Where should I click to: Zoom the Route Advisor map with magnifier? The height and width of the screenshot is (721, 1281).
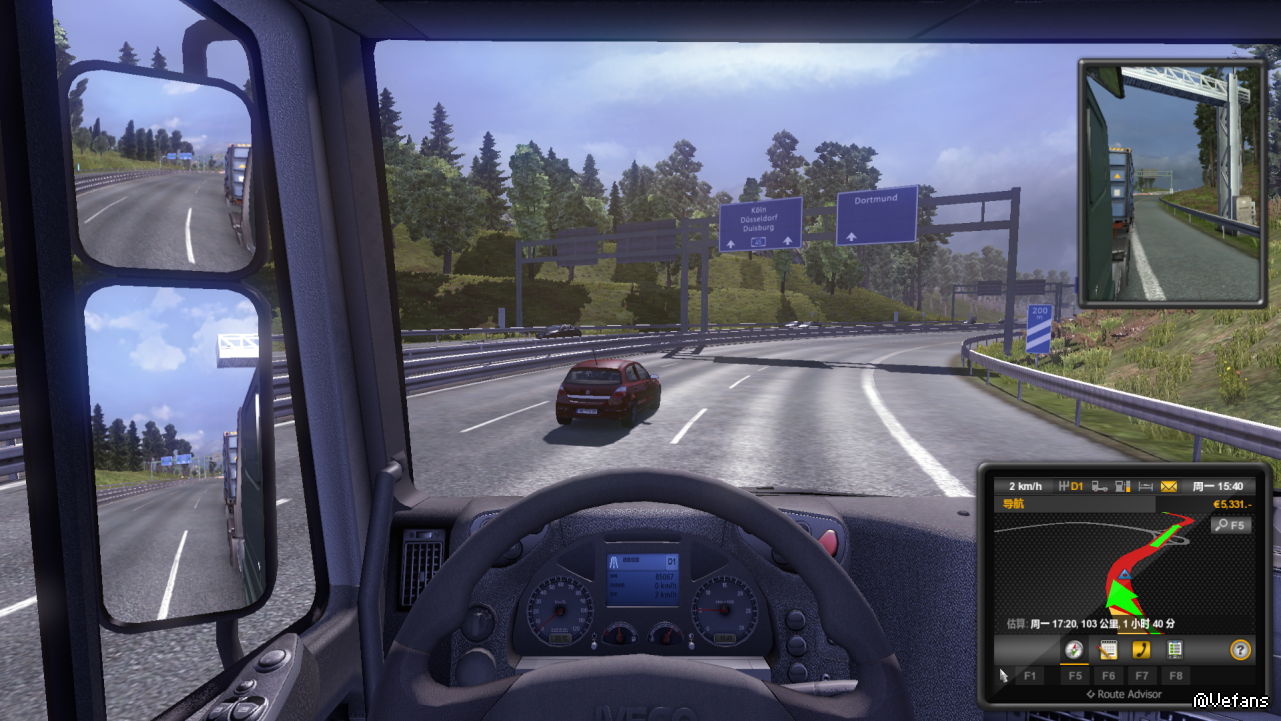[1230, 525]
